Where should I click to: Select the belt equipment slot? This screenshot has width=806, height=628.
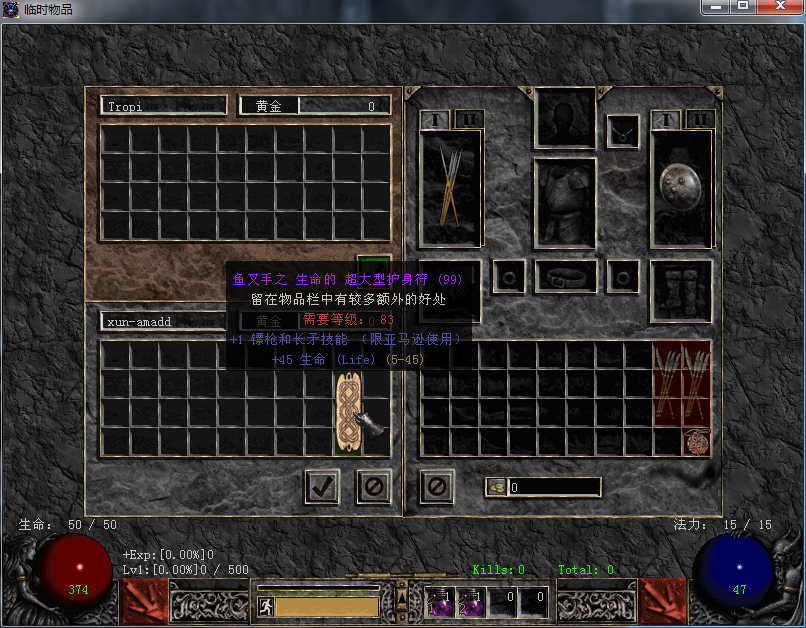[565, 276]
